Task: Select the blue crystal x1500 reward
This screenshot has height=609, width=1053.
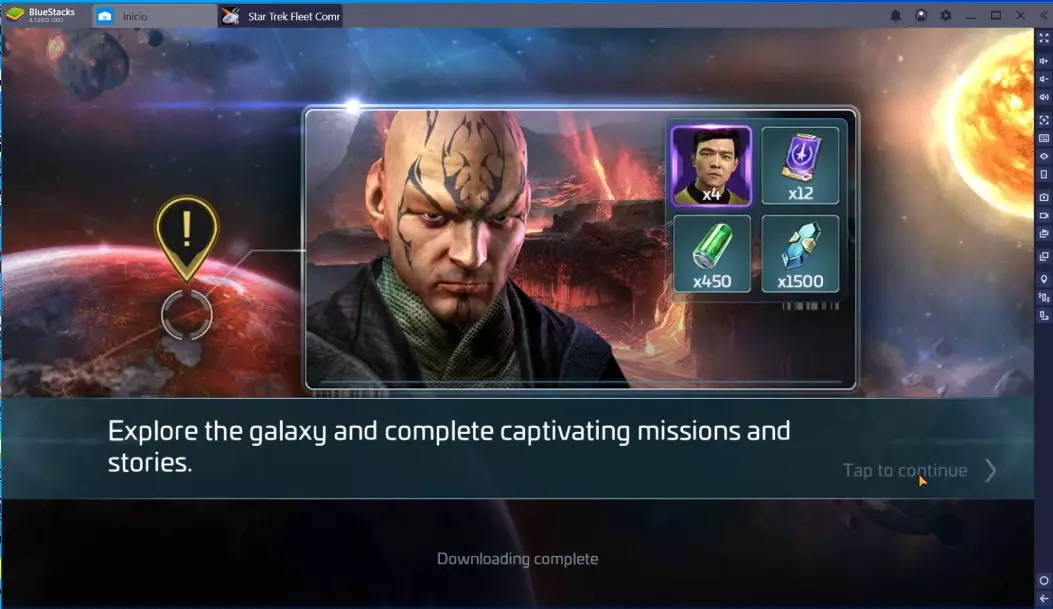Action: pyautogui.click(x=800, y=253)
